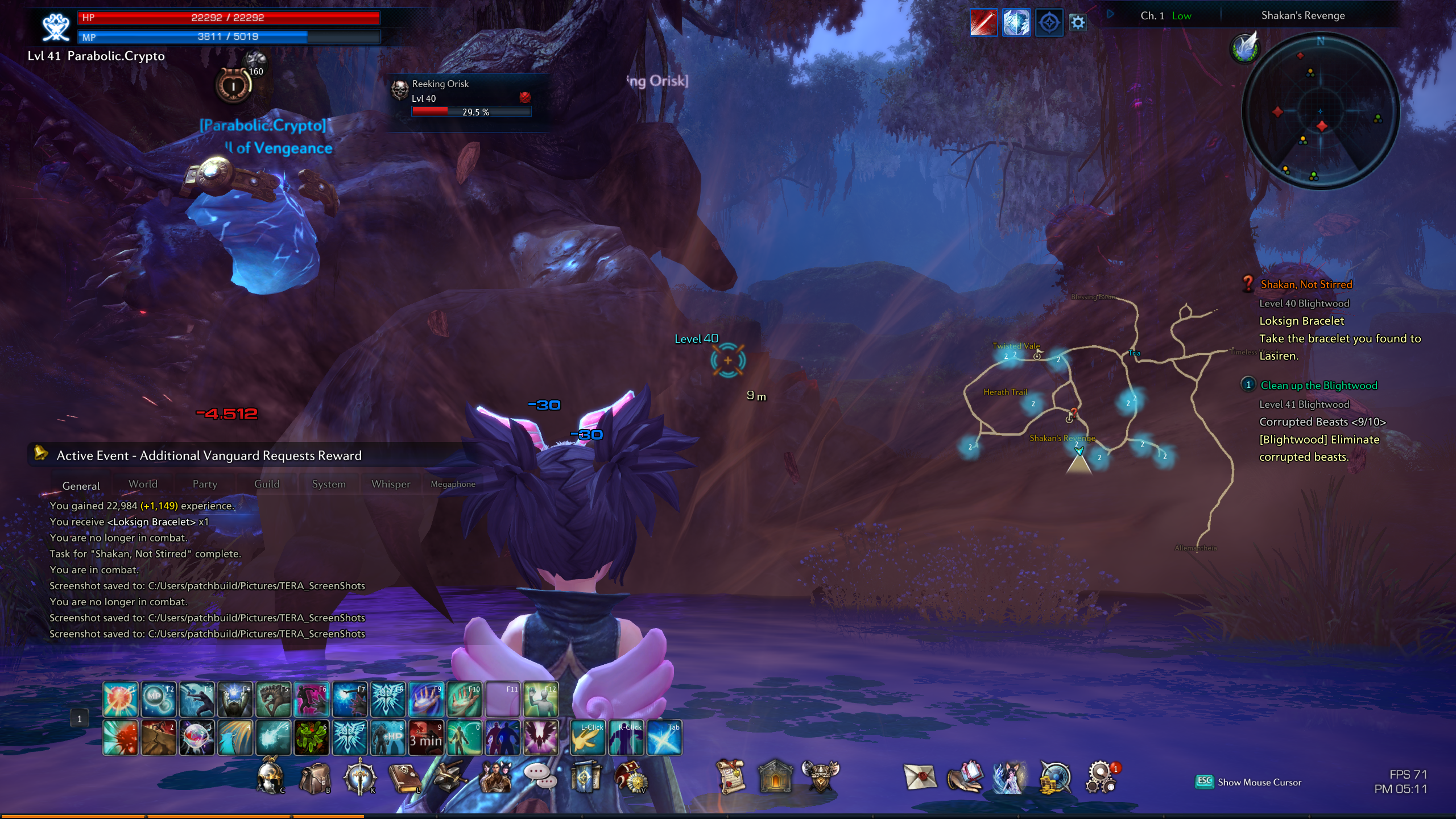The image size is (1456, 819).
Task: Open the inventory bag icon
Action: [315, 777]
